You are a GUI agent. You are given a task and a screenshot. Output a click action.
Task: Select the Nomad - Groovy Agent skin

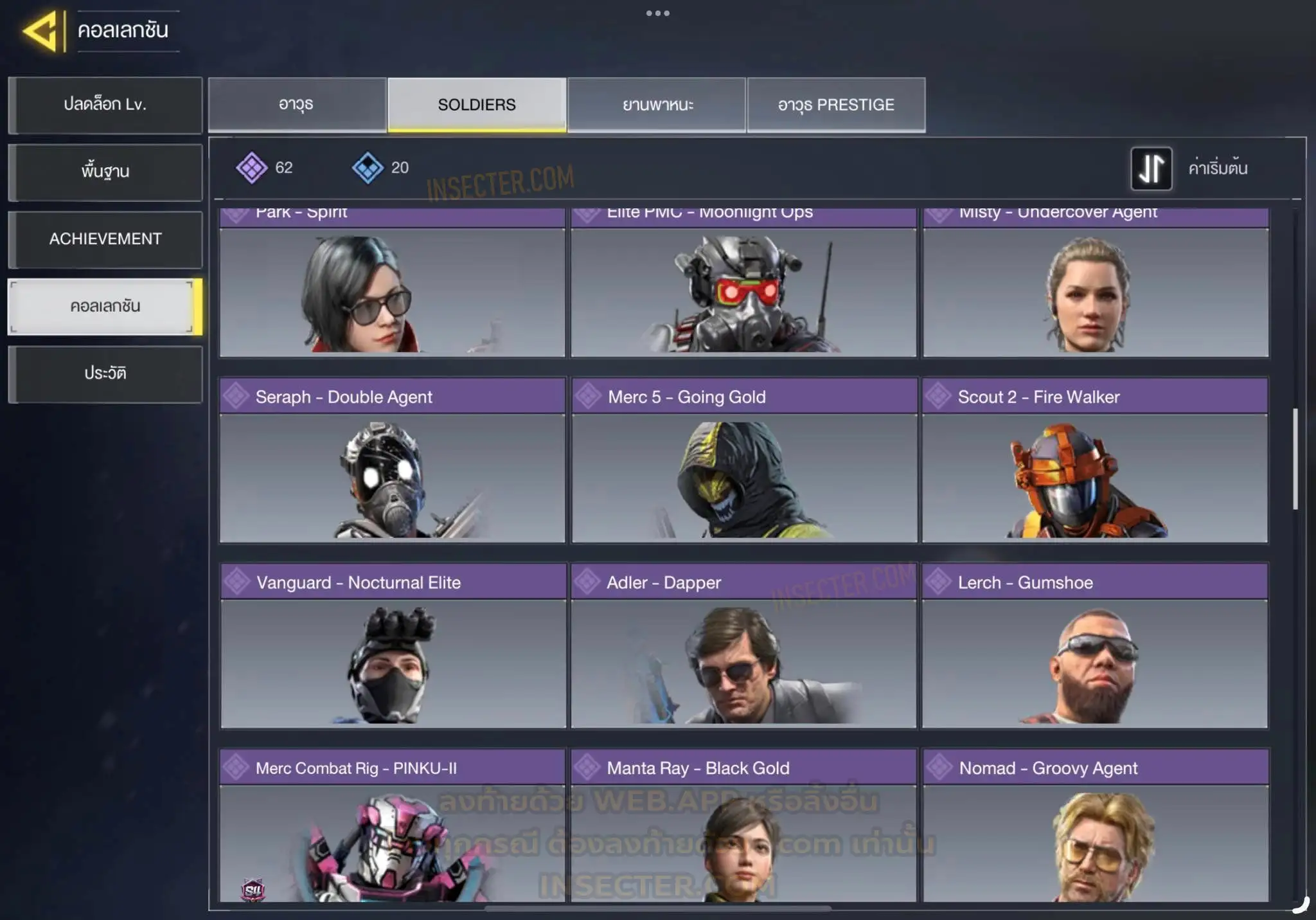(1096, 826)
